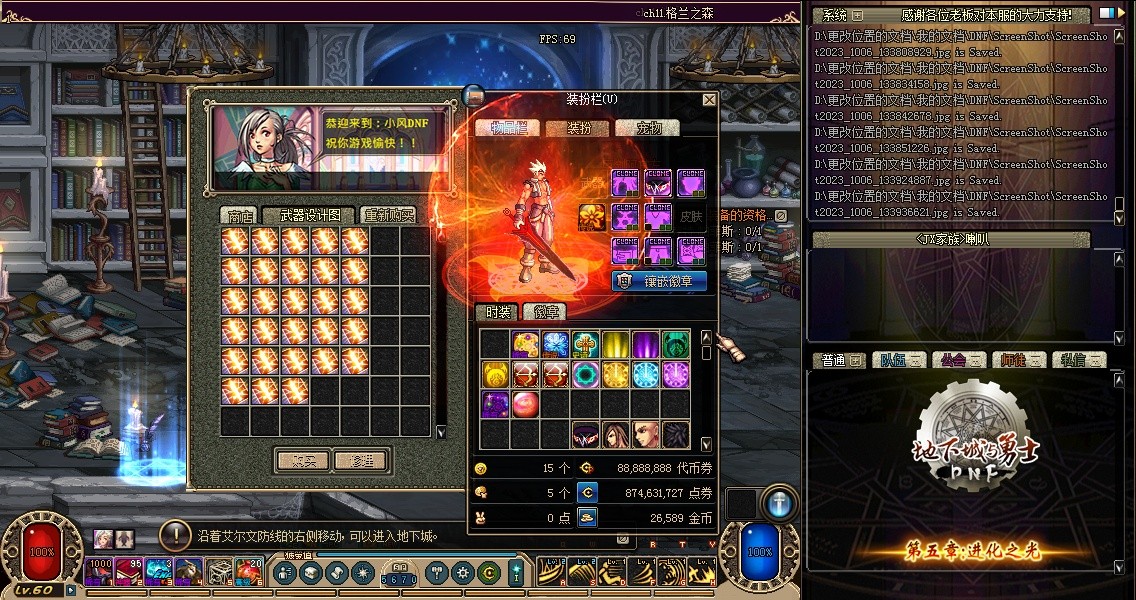Select the bald head avatar item
This screenshot has height=600, width=1136.
coord(646,434)
